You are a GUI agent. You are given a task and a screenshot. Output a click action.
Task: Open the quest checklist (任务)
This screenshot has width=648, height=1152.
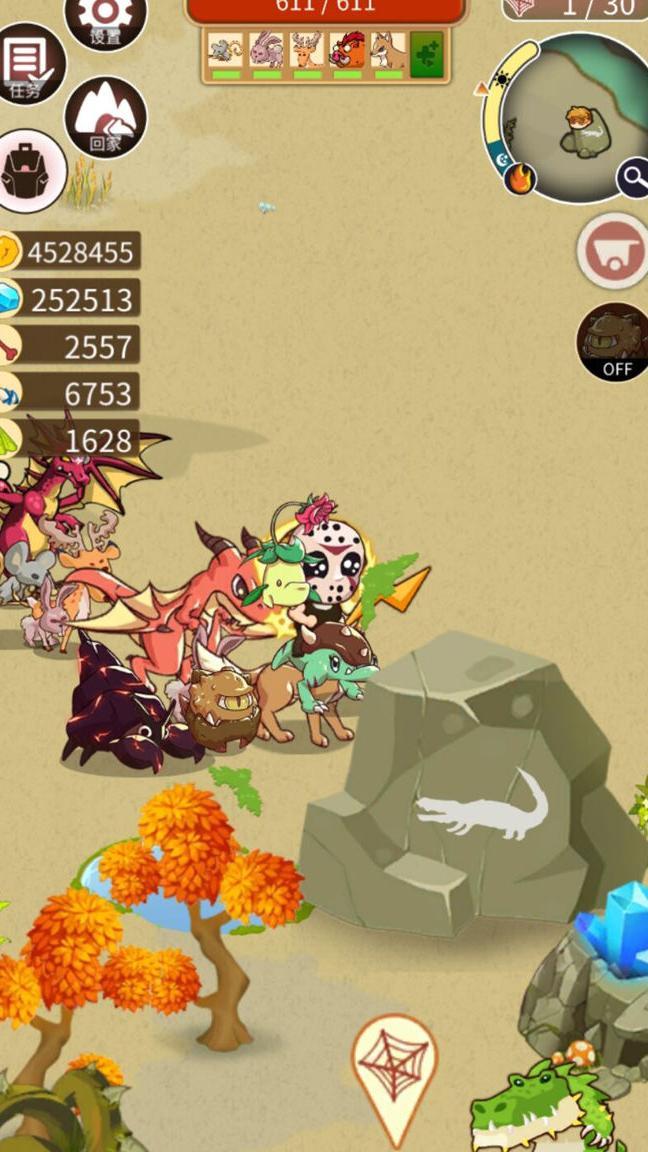click(27, 64)
